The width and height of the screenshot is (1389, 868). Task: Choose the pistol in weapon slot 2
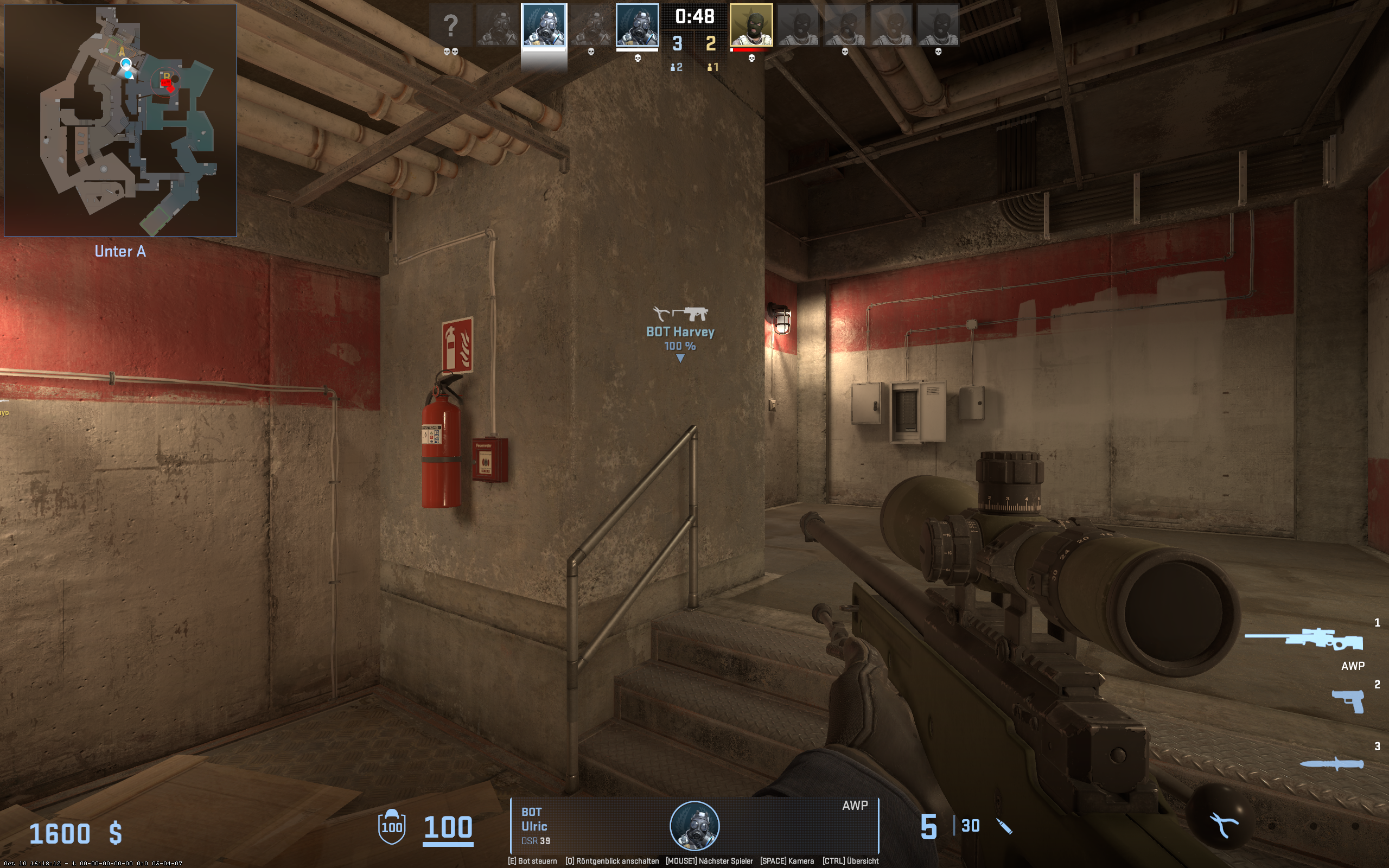point(1348,701)
